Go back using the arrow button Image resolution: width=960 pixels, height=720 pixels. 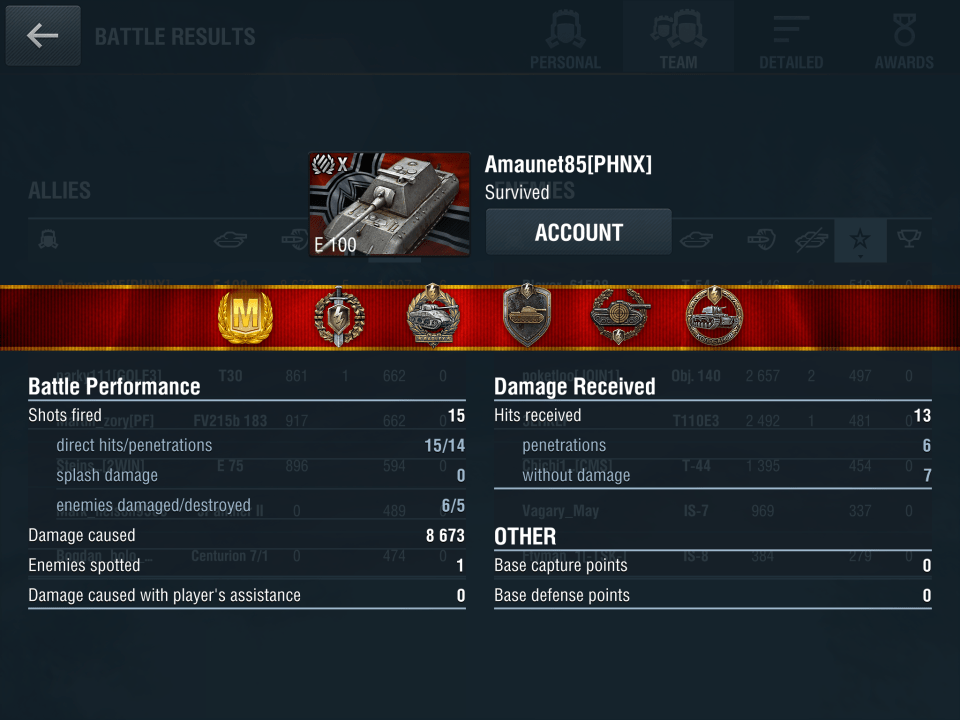43,36
